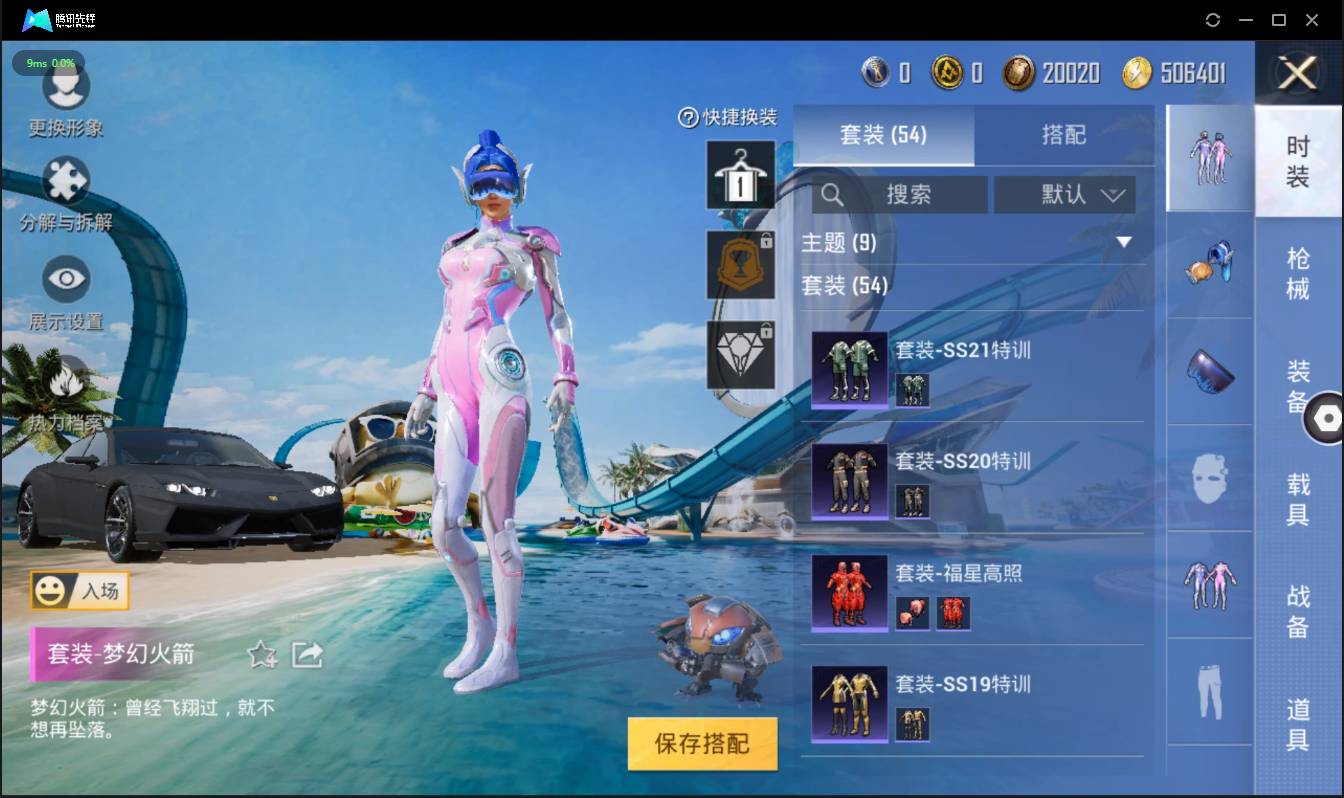
Task: Select the pants category icon on right sidebar
Action: pyautogui.click(x=1209, y=687)
